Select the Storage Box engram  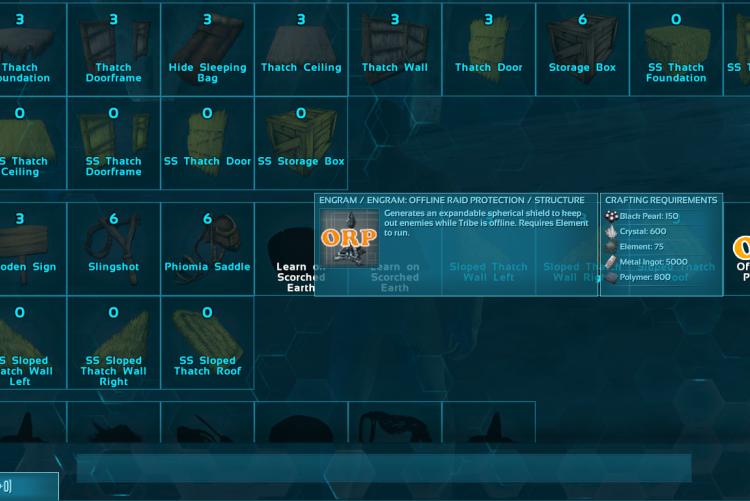(582, 48)
